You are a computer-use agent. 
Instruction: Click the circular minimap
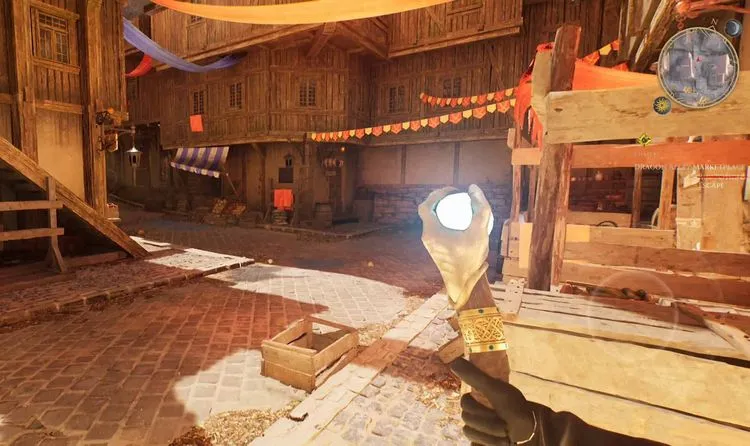click(698, 67)
